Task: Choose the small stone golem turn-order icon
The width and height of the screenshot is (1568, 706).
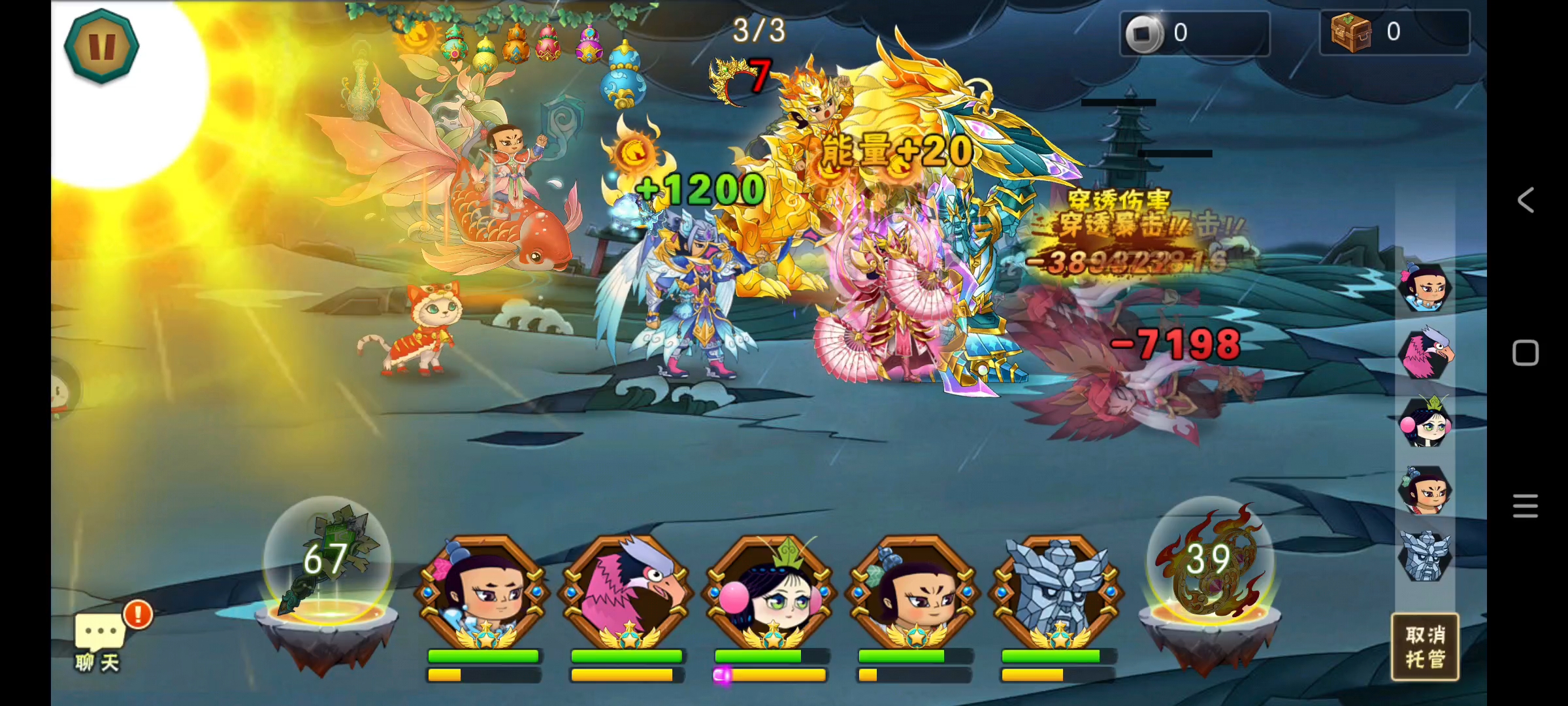Action: [x=1424, y=556]
